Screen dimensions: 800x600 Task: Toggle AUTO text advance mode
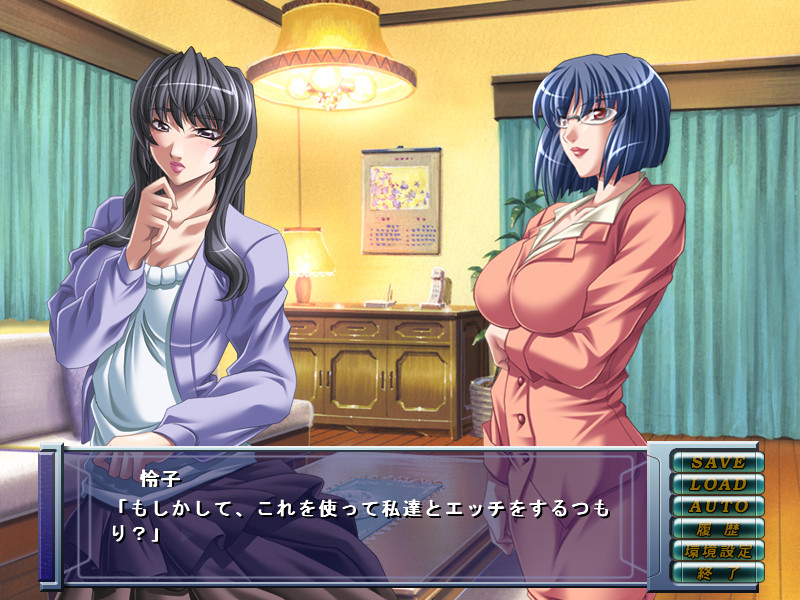[717, 506]
